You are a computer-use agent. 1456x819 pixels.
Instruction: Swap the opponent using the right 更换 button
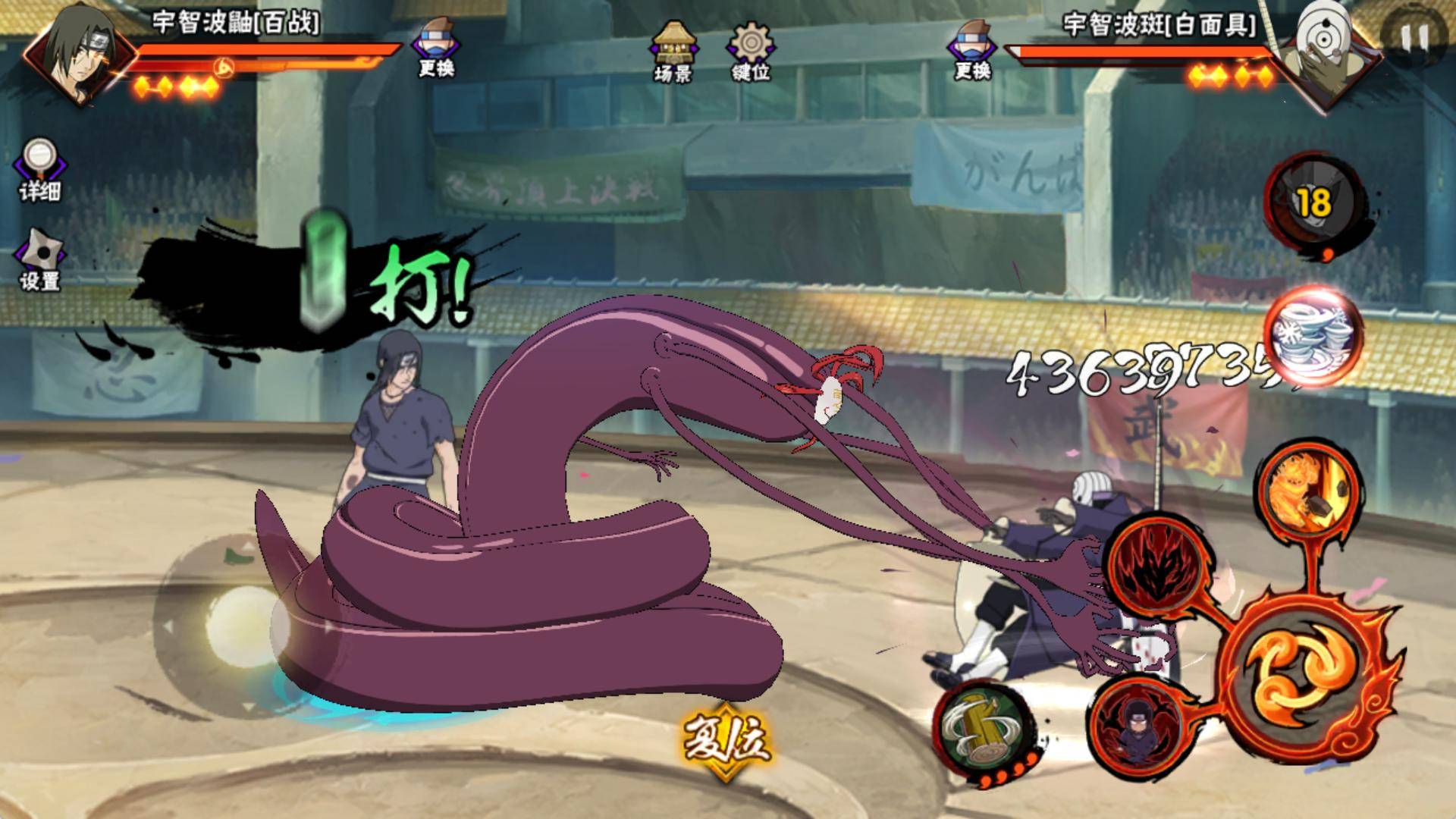coord(972,47)
